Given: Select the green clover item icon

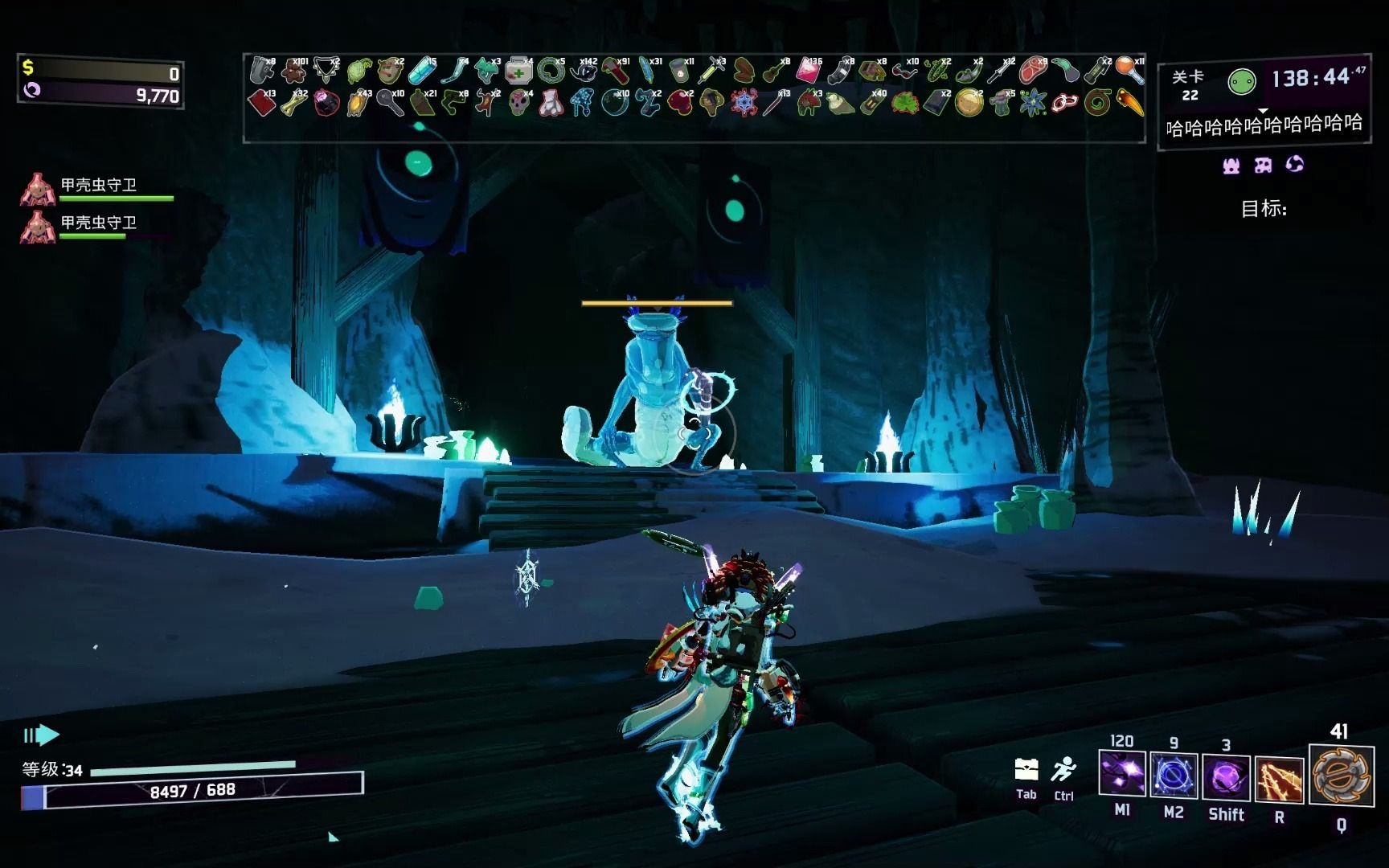Looking at the screenshot, I should (904, 104).
